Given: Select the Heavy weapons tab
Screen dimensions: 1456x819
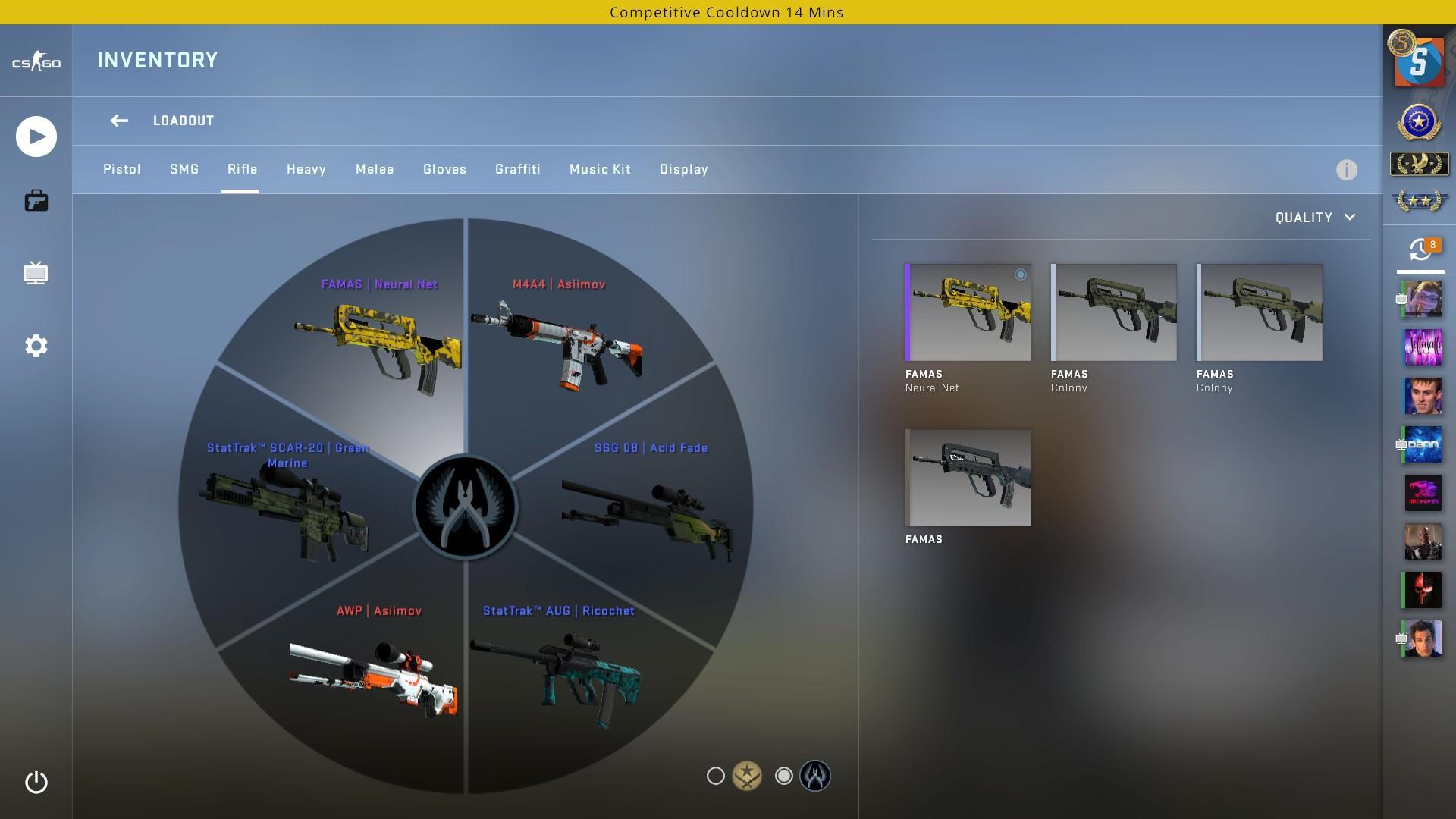Looking at the screenshot, I should coord(306,169).
